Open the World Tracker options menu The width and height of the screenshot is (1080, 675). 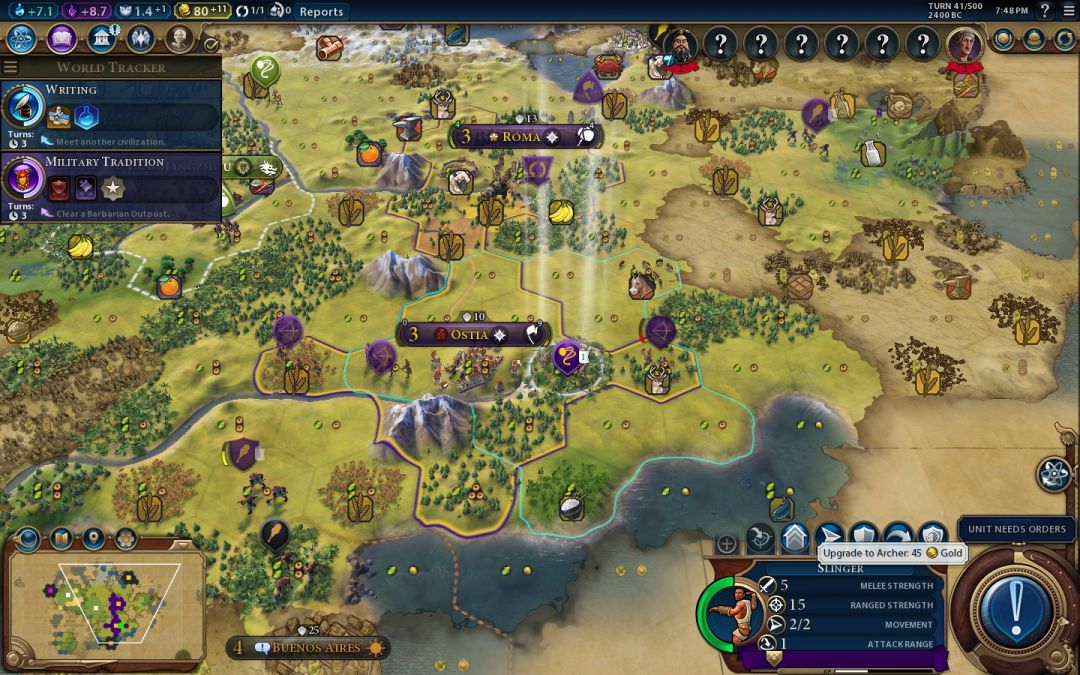10,67
